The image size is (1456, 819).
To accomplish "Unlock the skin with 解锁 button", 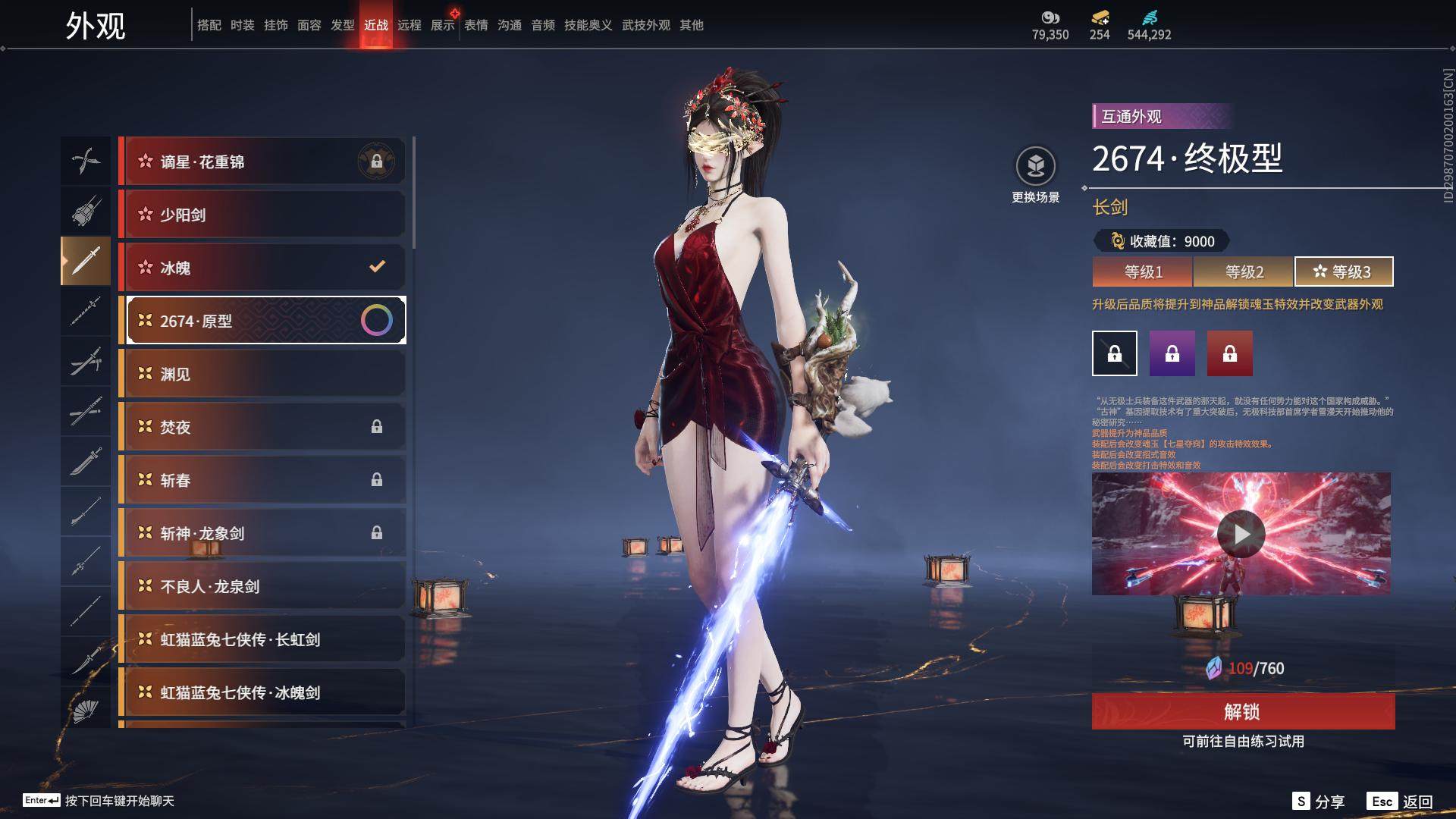I will click(x=1243, y=711).
